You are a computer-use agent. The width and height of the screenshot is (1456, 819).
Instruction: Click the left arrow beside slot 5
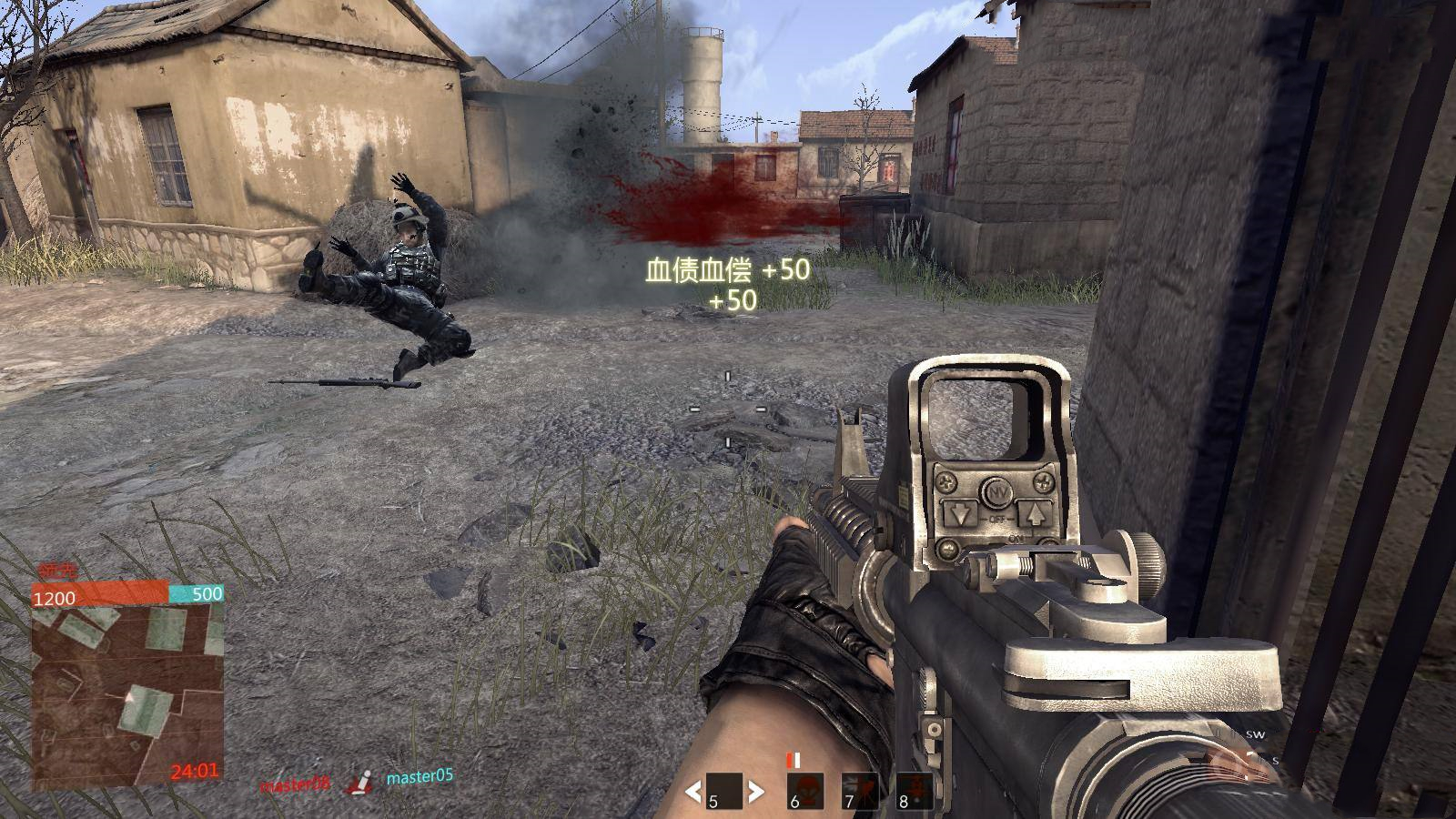(693, 792)
